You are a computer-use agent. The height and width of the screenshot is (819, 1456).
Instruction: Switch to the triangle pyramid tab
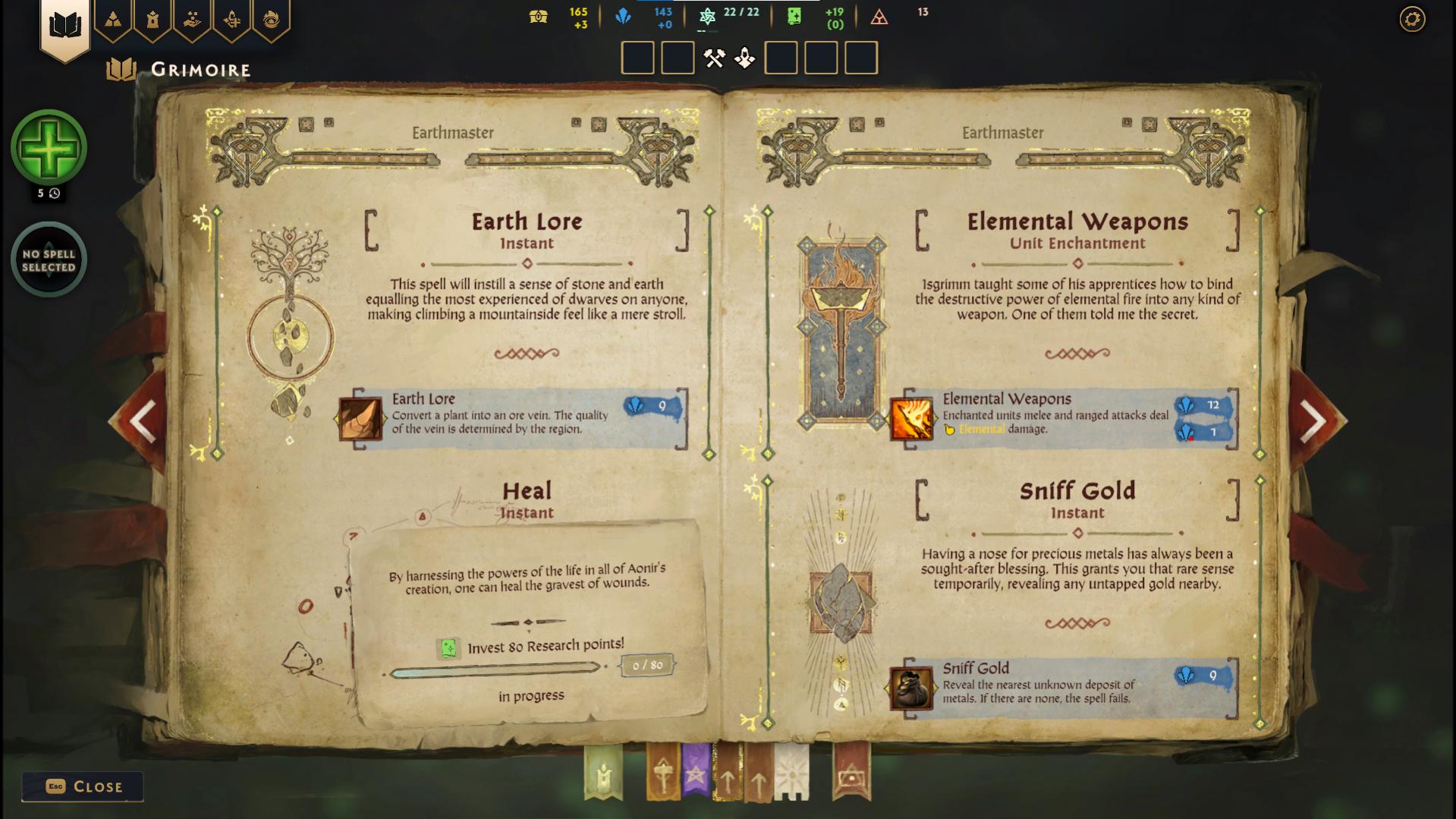click(x=113, y=19)
